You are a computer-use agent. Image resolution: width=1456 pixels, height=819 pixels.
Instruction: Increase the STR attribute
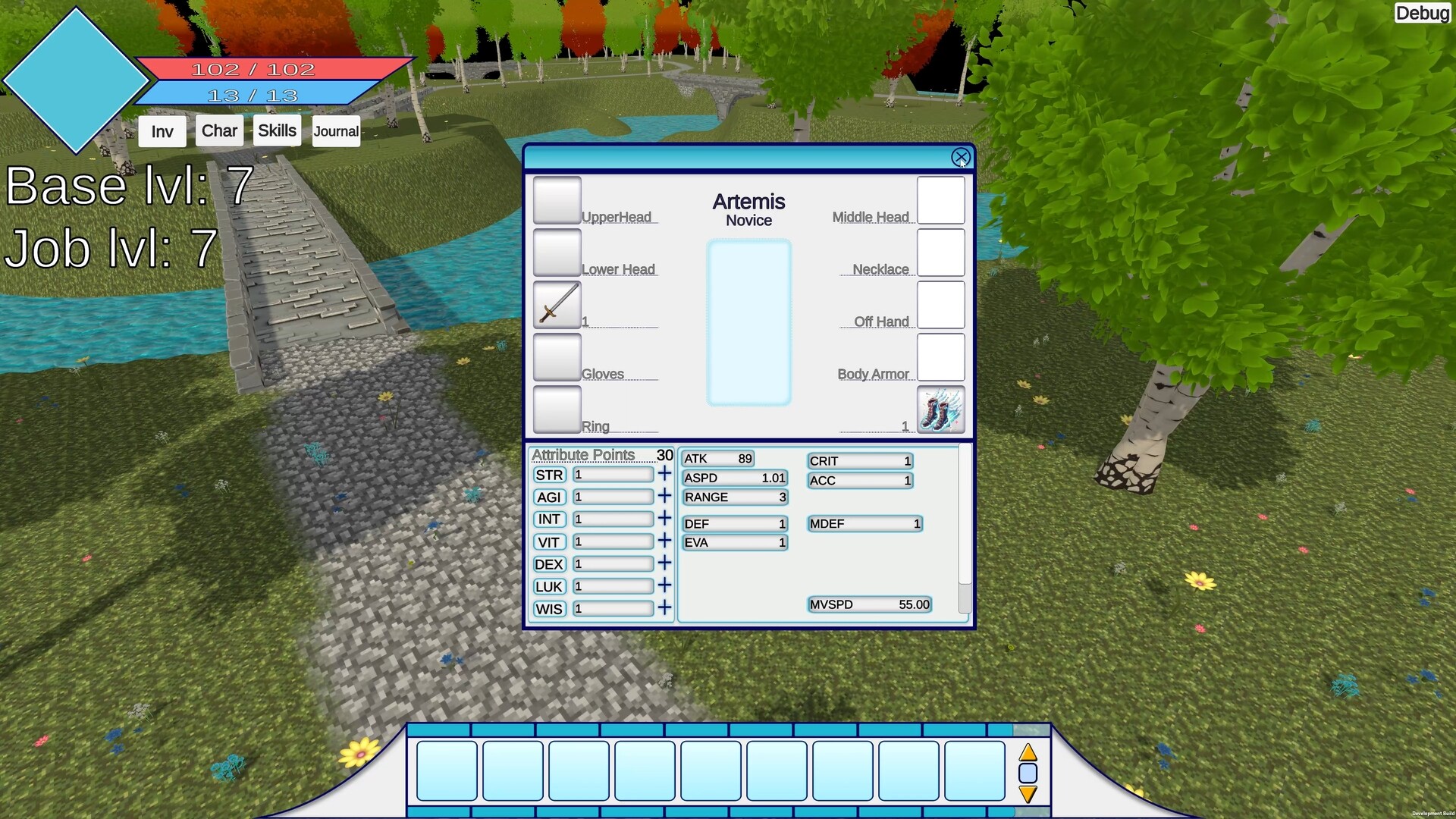[664, 473]
